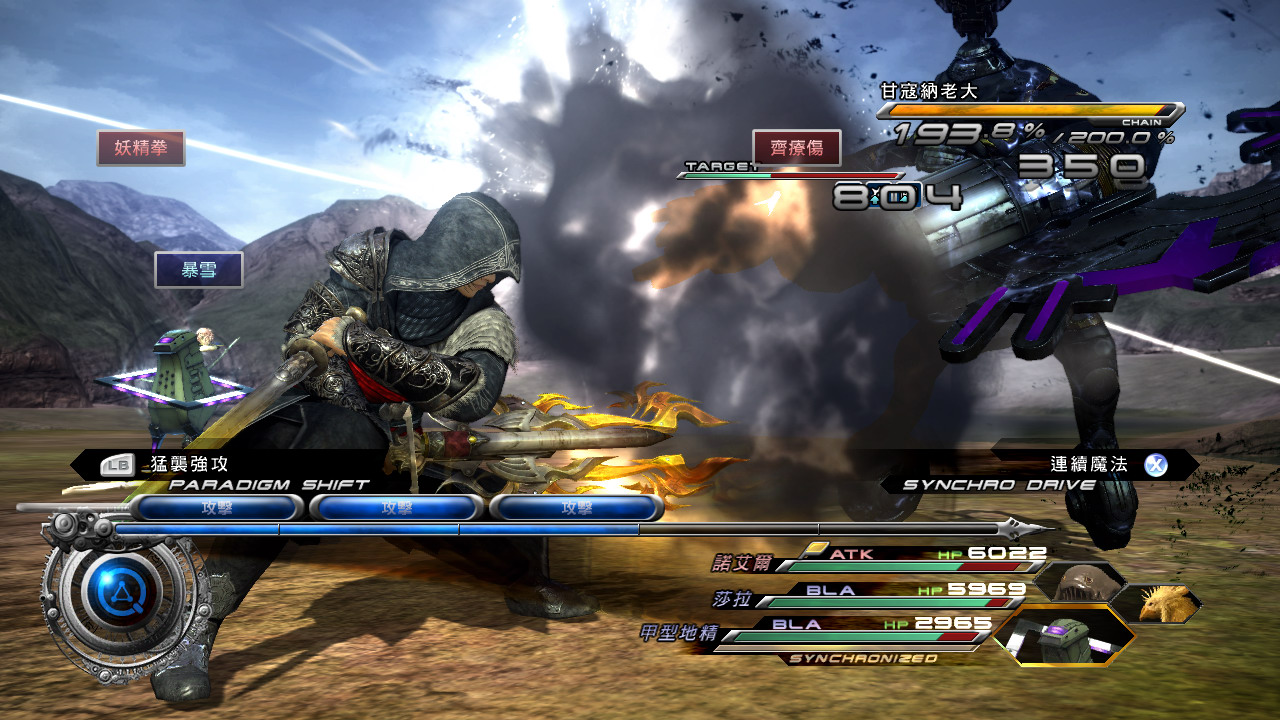Select the 甲型地精 monster row
The width and height of the screenshot is (1280, 720).
[x=840, y=632]
